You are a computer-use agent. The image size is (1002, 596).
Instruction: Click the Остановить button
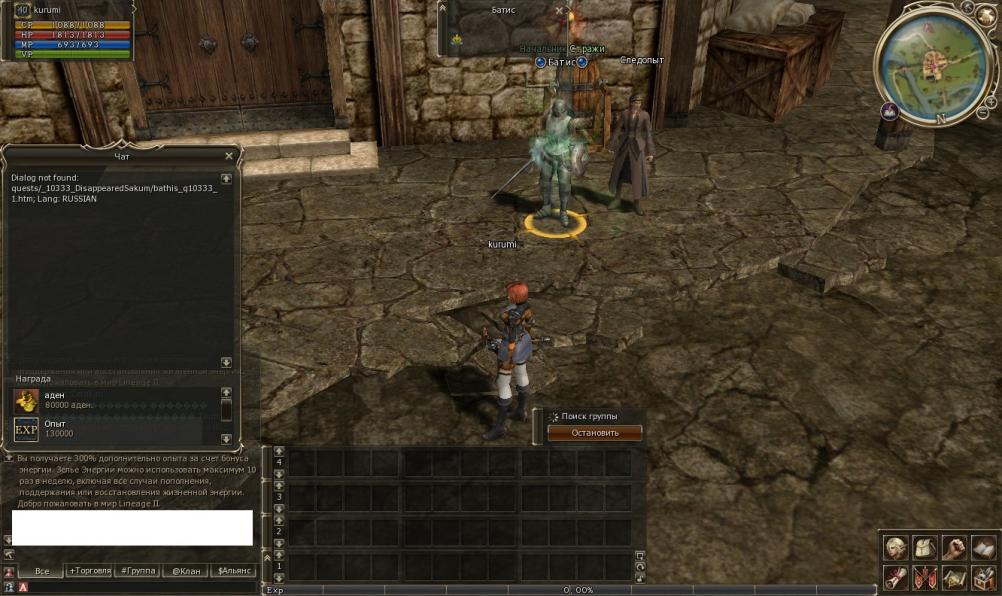coord(594,433)
